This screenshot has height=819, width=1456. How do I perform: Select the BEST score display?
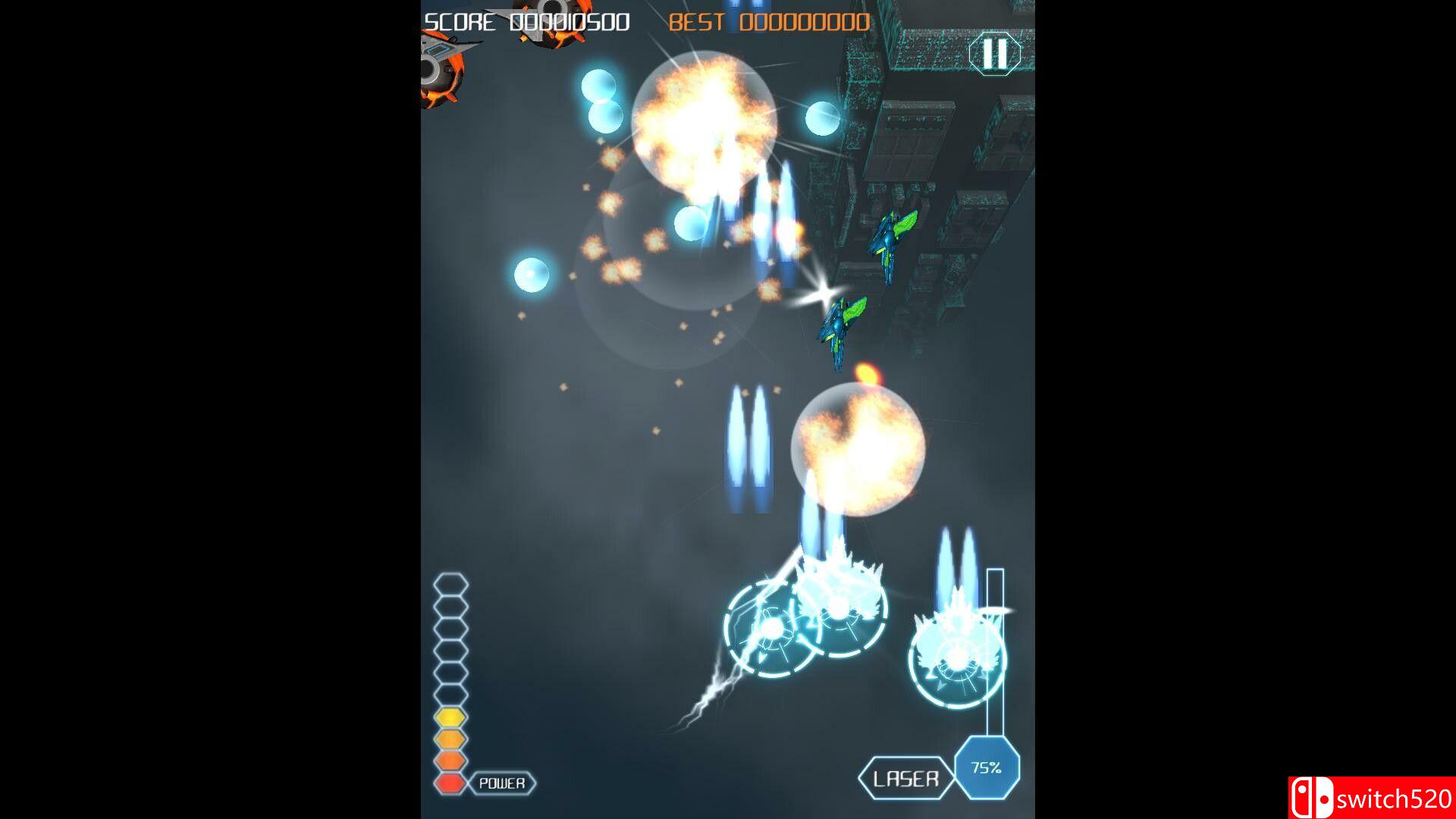[x=695, y=23]
